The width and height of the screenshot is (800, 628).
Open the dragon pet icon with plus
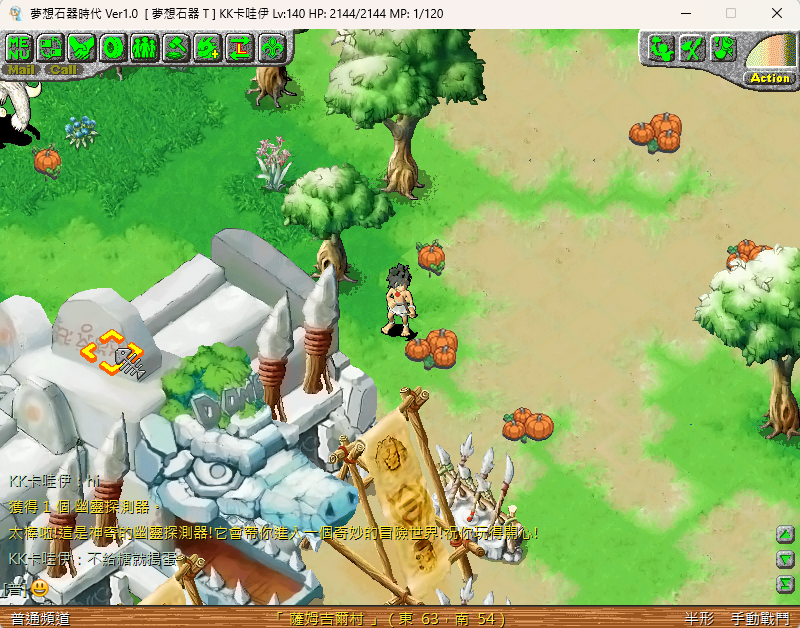click(x=208, y=47)
